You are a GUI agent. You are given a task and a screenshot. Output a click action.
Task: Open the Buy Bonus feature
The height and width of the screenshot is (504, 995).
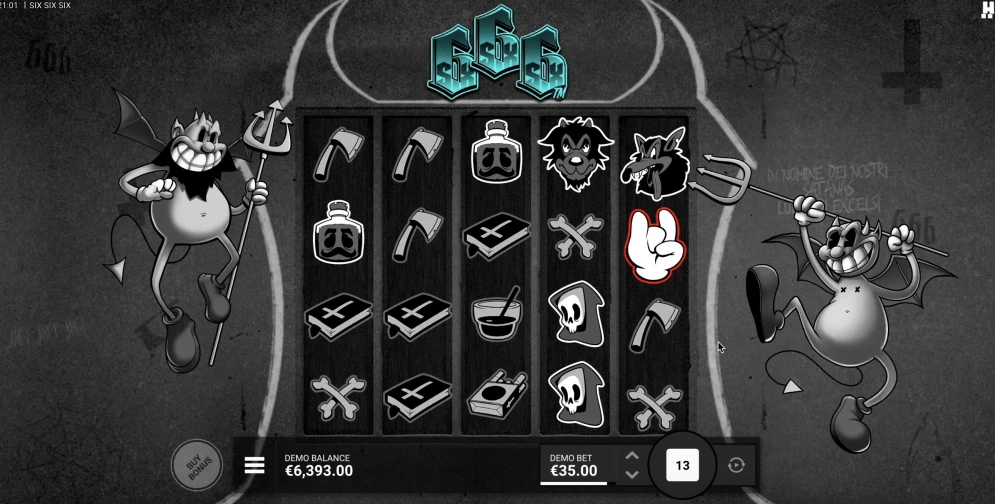[x=196, y=463]
